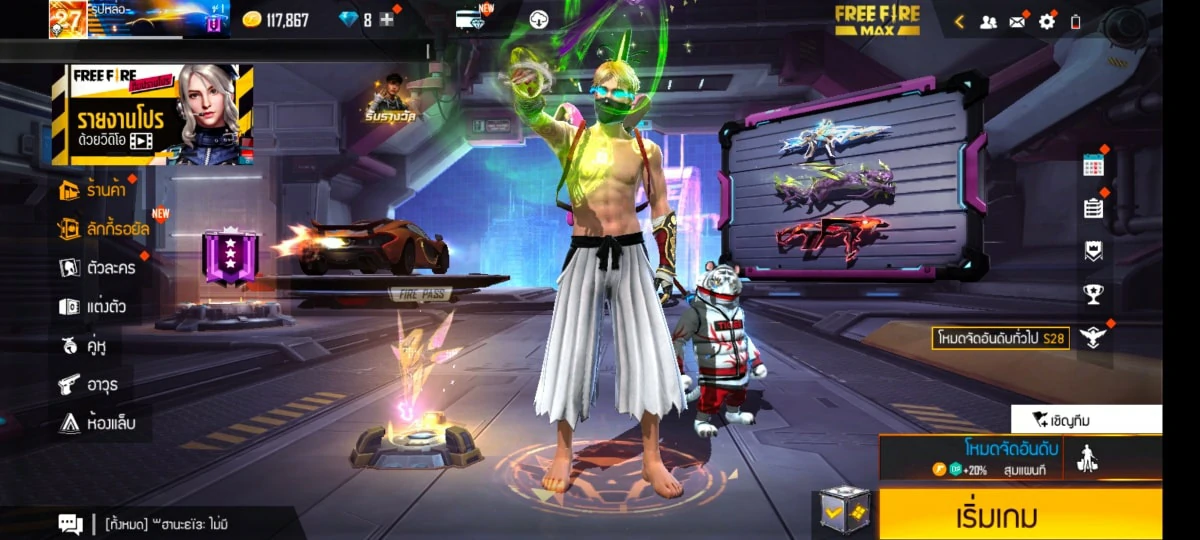The width and height of the screenshot is (1200, 540).
Task: Open the trophy icon on the right
Action: [1093, 294]
